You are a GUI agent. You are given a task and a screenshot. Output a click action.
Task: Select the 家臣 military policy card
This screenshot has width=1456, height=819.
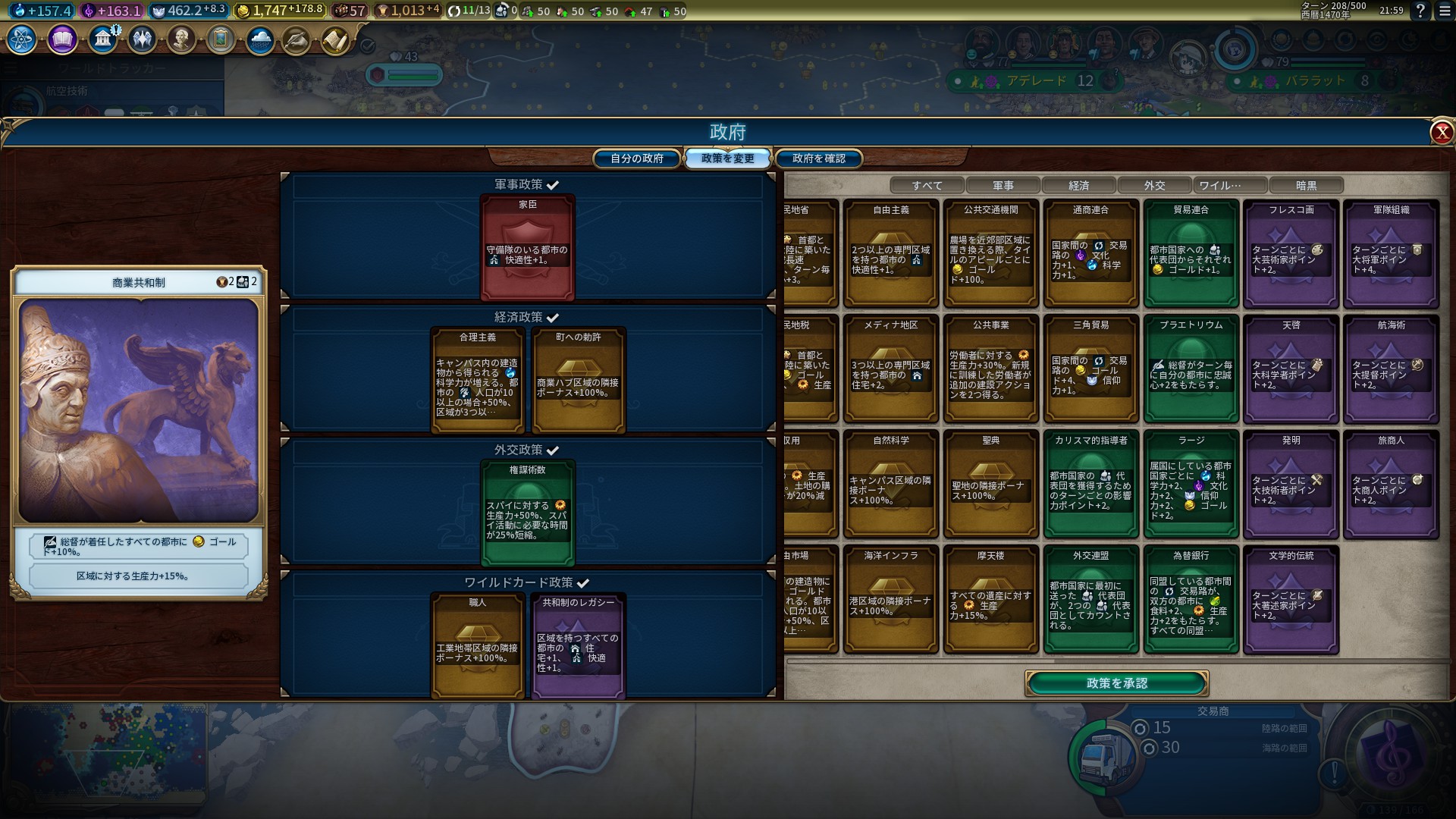[x=528, y=247]
